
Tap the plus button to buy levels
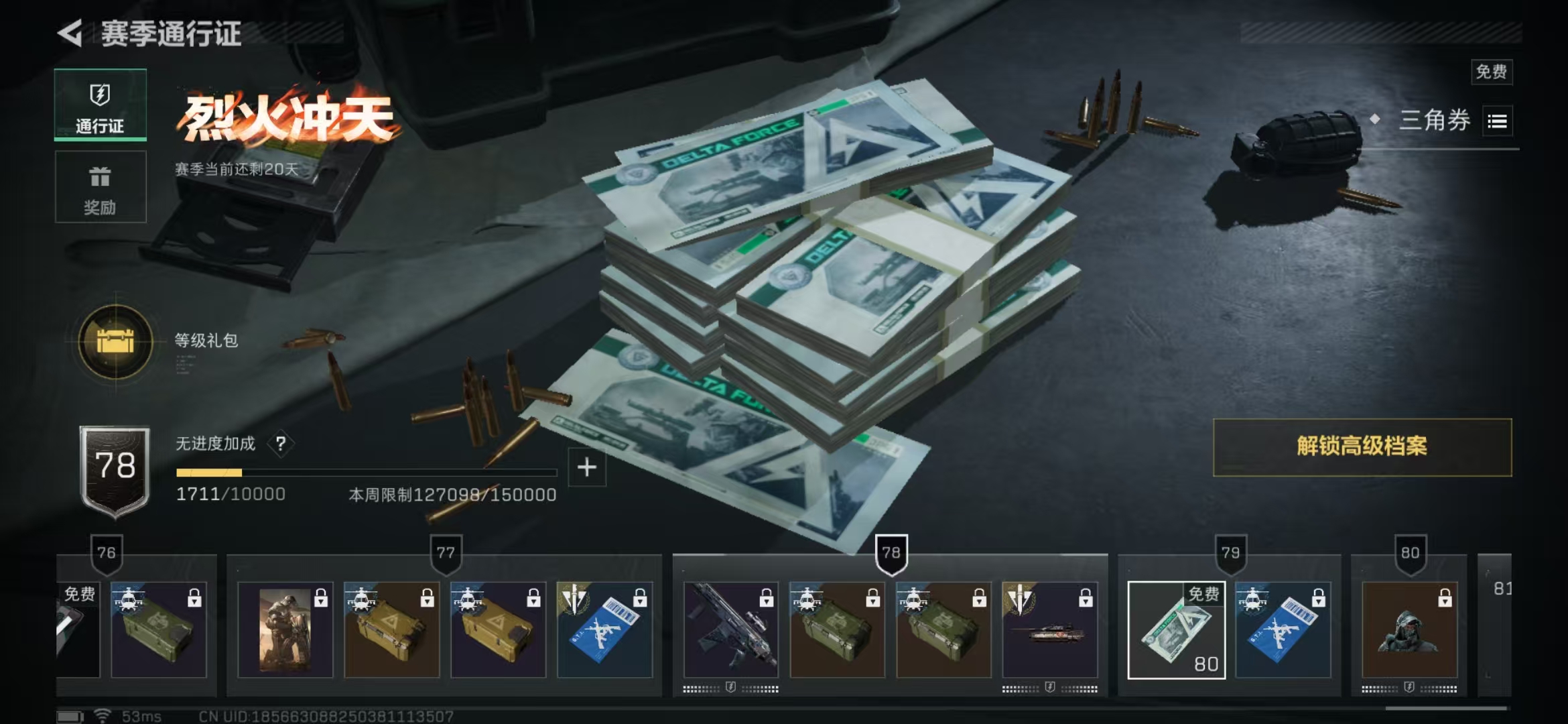pos(586,467)
